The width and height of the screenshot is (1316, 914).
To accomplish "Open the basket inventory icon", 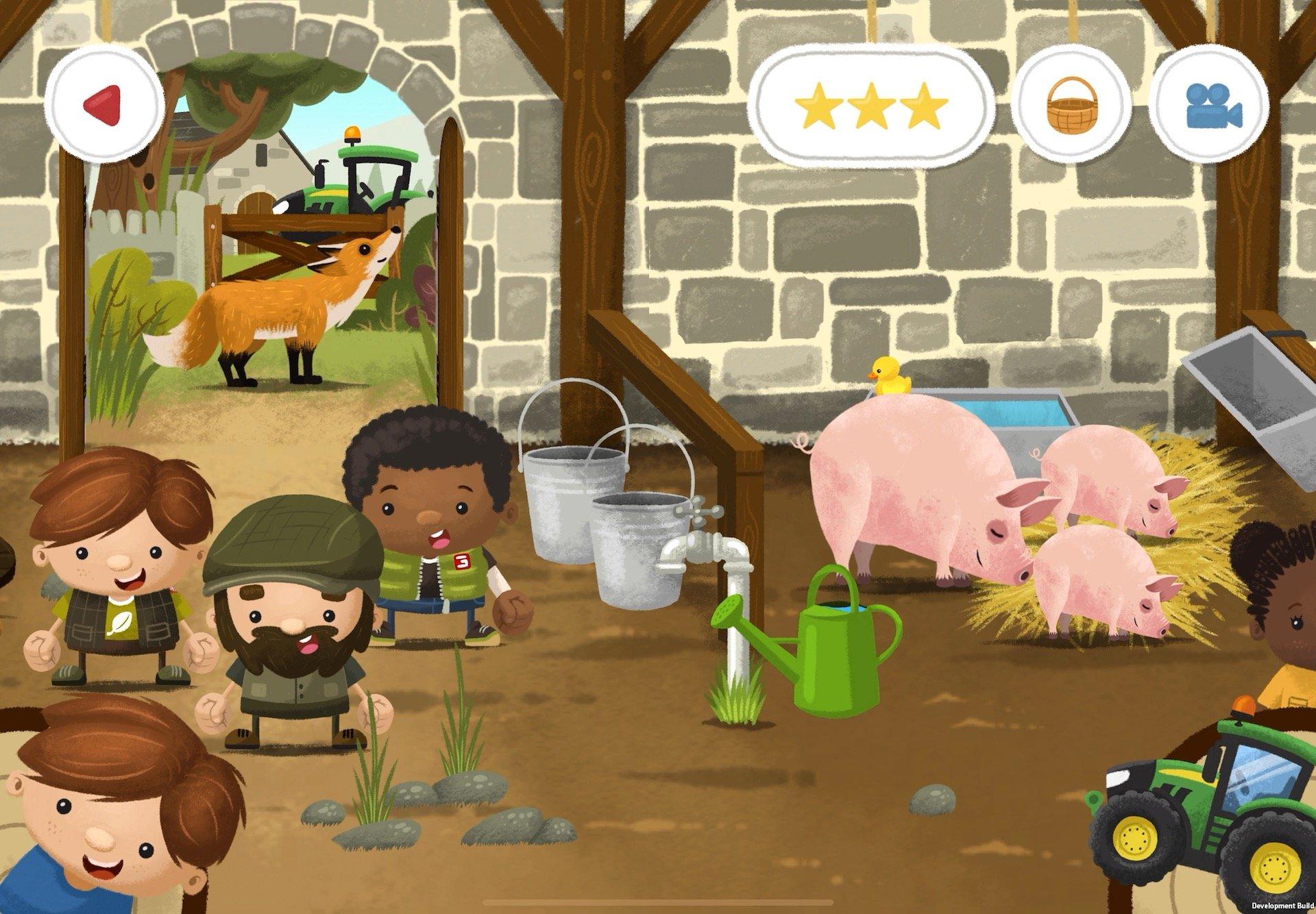I will [1073, 103].
